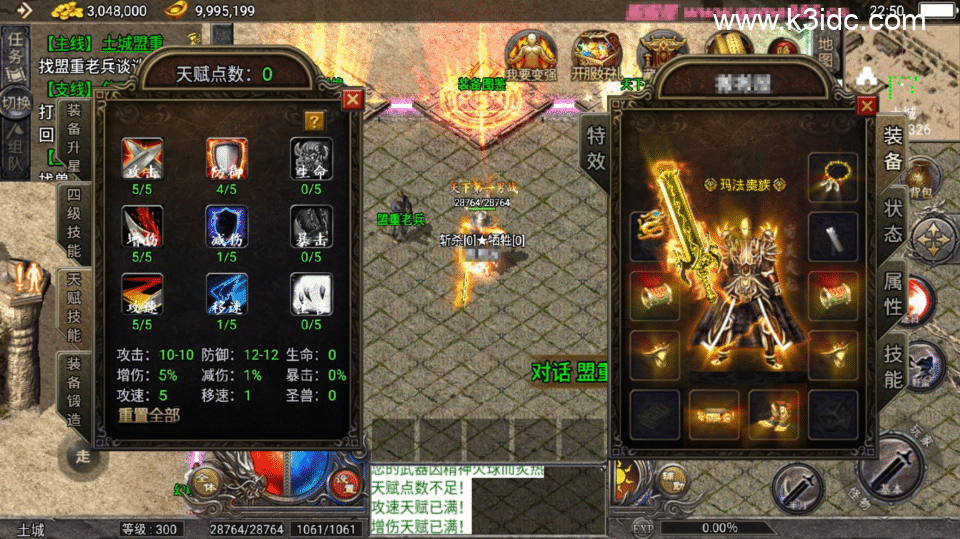Switch to the 技能 skills tab
The width and height of the screenshot is (960, 539).
tap(892, 364)
